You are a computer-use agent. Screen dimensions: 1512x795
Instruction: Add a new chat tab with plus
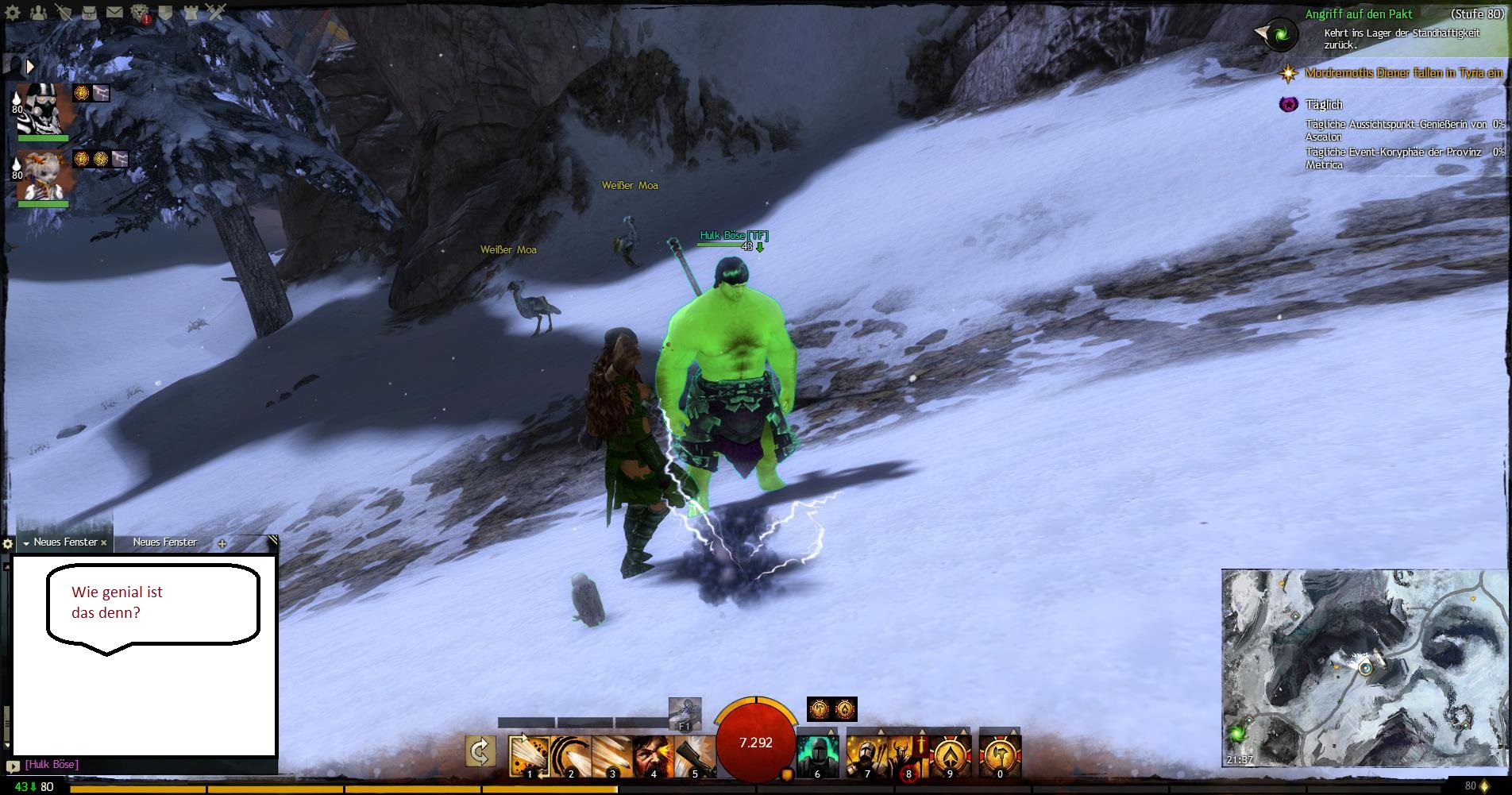pos(222,544)
